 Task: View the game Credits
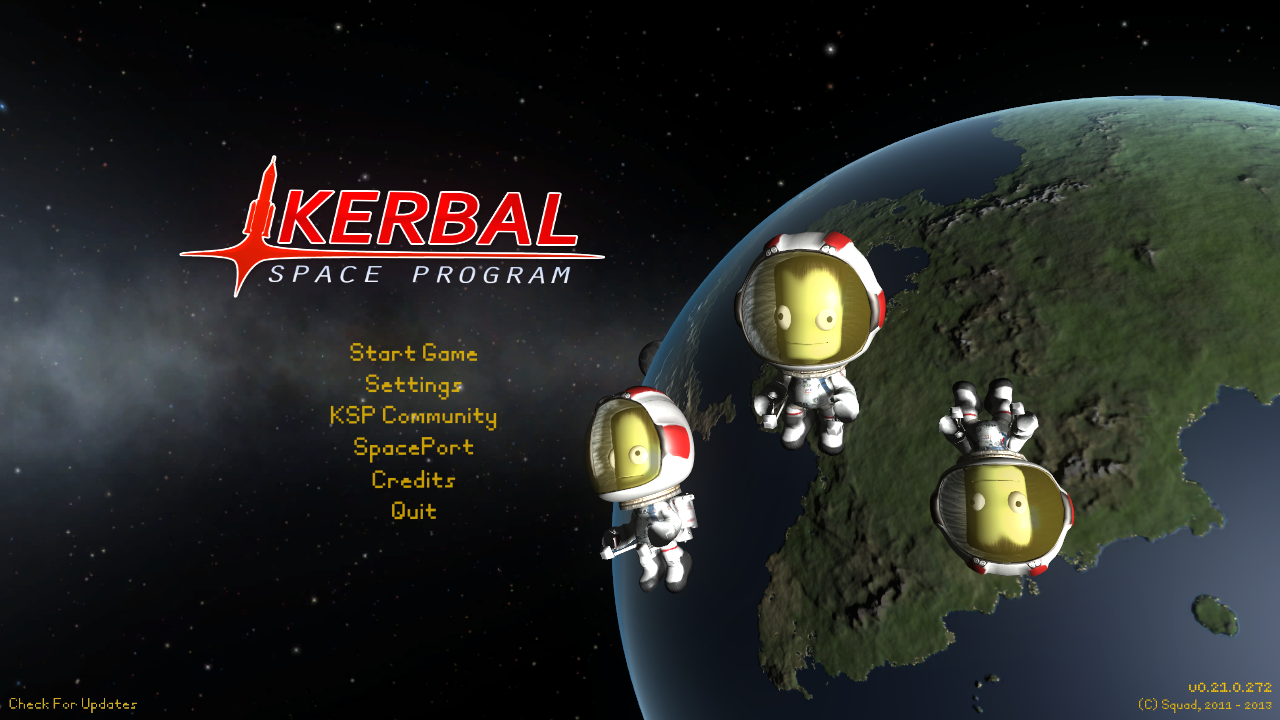(x=414, y=480)
